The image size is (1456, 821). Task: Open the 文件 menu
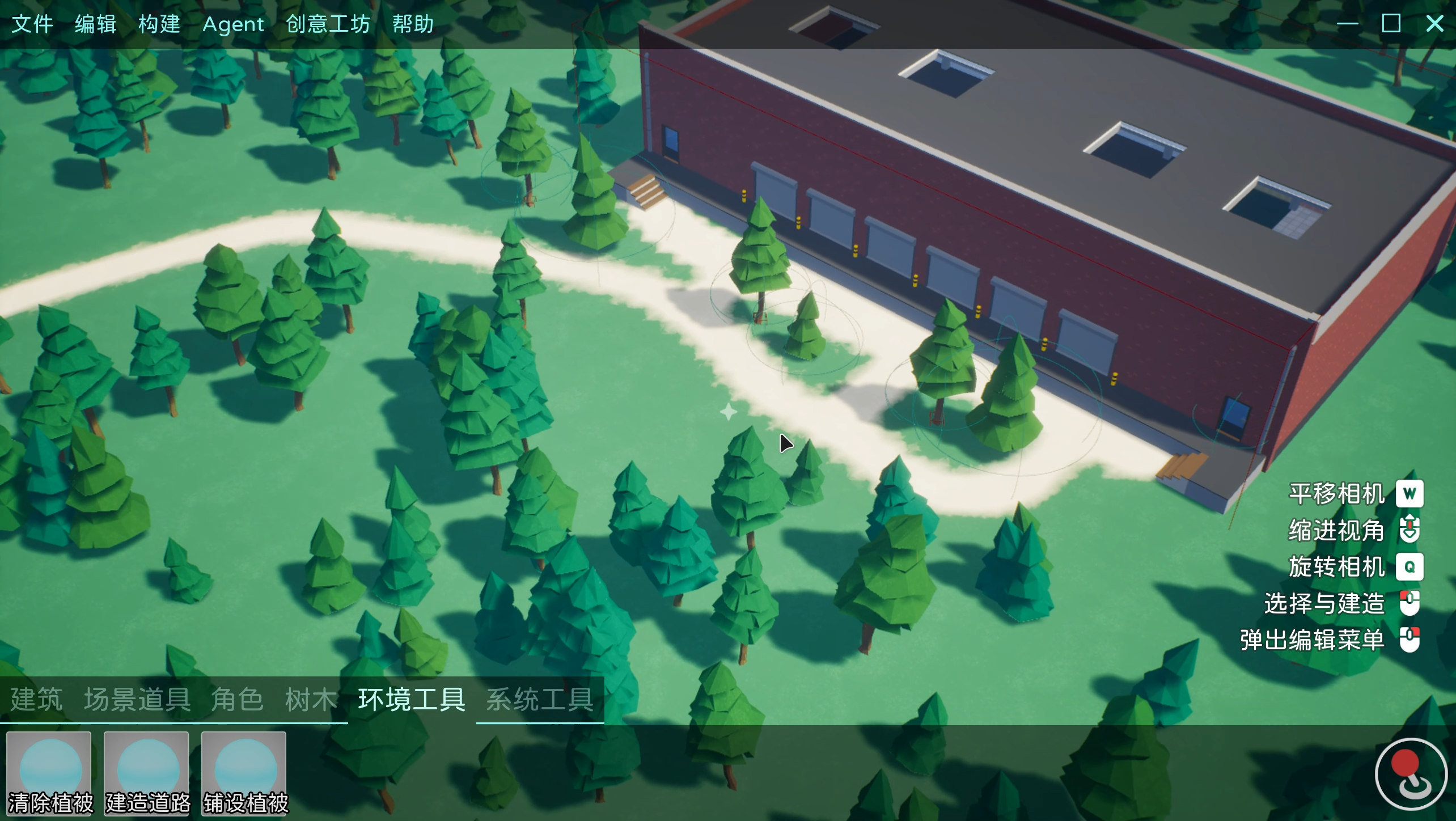click(x=32, y=24)
